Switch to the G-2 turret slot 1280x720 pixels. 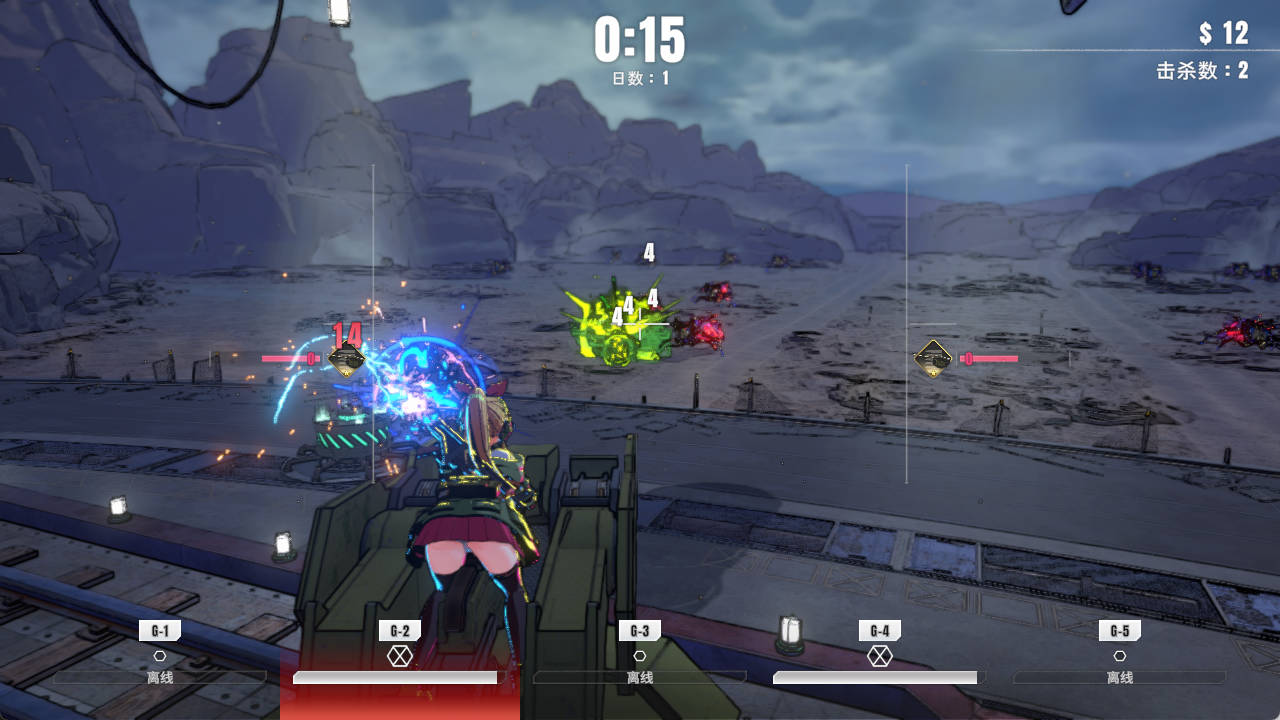(400, 655)
